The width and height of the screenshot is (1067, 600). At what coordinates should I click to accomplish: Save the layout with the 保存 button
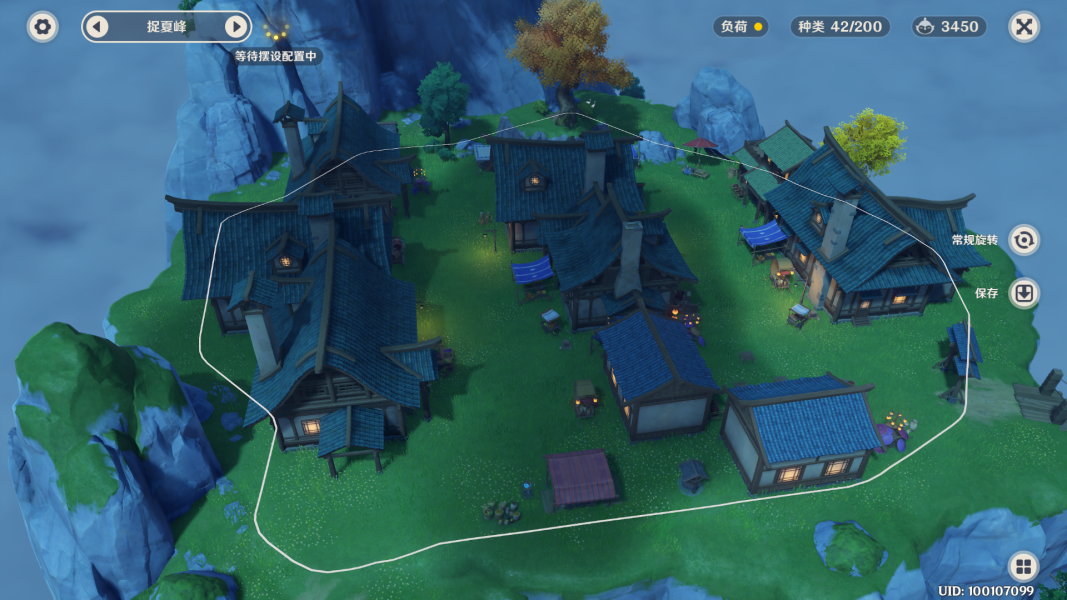(x=1023, y=293)
